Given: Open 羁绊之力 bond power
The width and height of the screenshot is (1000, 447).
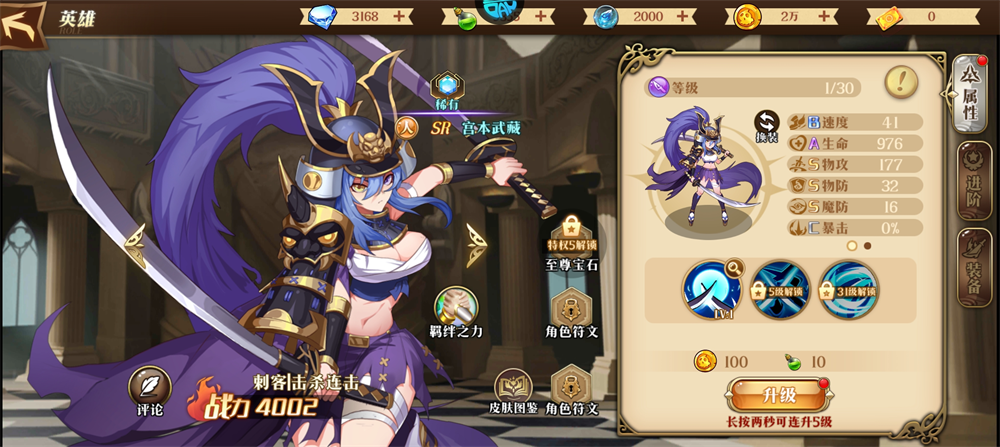Looking at the screenshot, I should pos(456,312).
